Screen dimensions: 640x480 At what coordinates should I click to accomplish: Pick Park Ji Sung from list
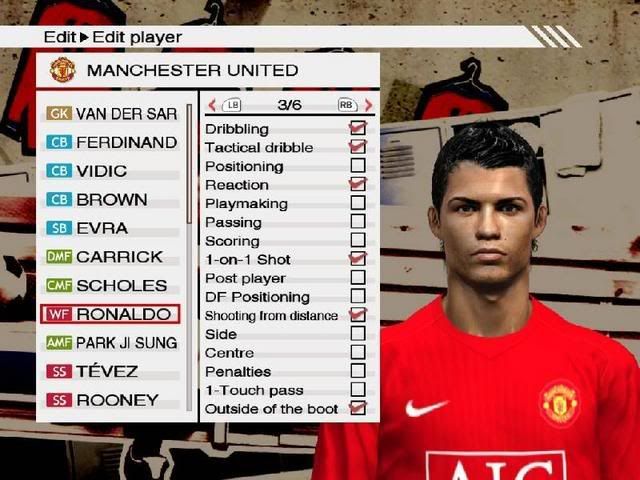pyautogui.click(x=110, y=343)
